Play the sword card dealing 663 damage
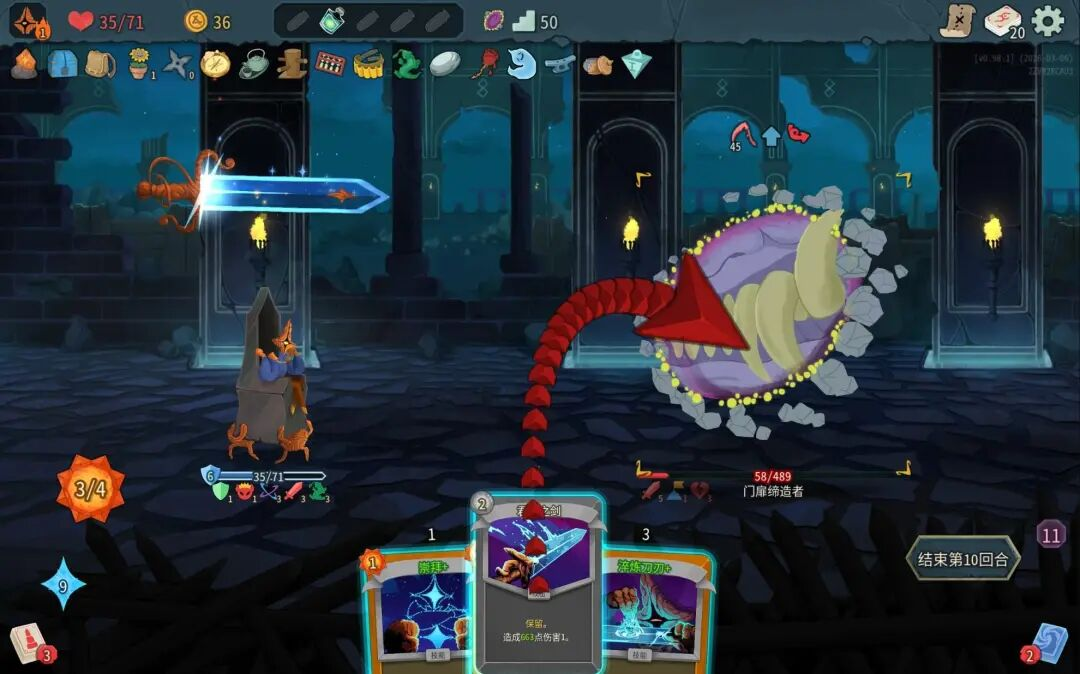Viewport: 1080px width, 674px height. [x=537, y=590]
